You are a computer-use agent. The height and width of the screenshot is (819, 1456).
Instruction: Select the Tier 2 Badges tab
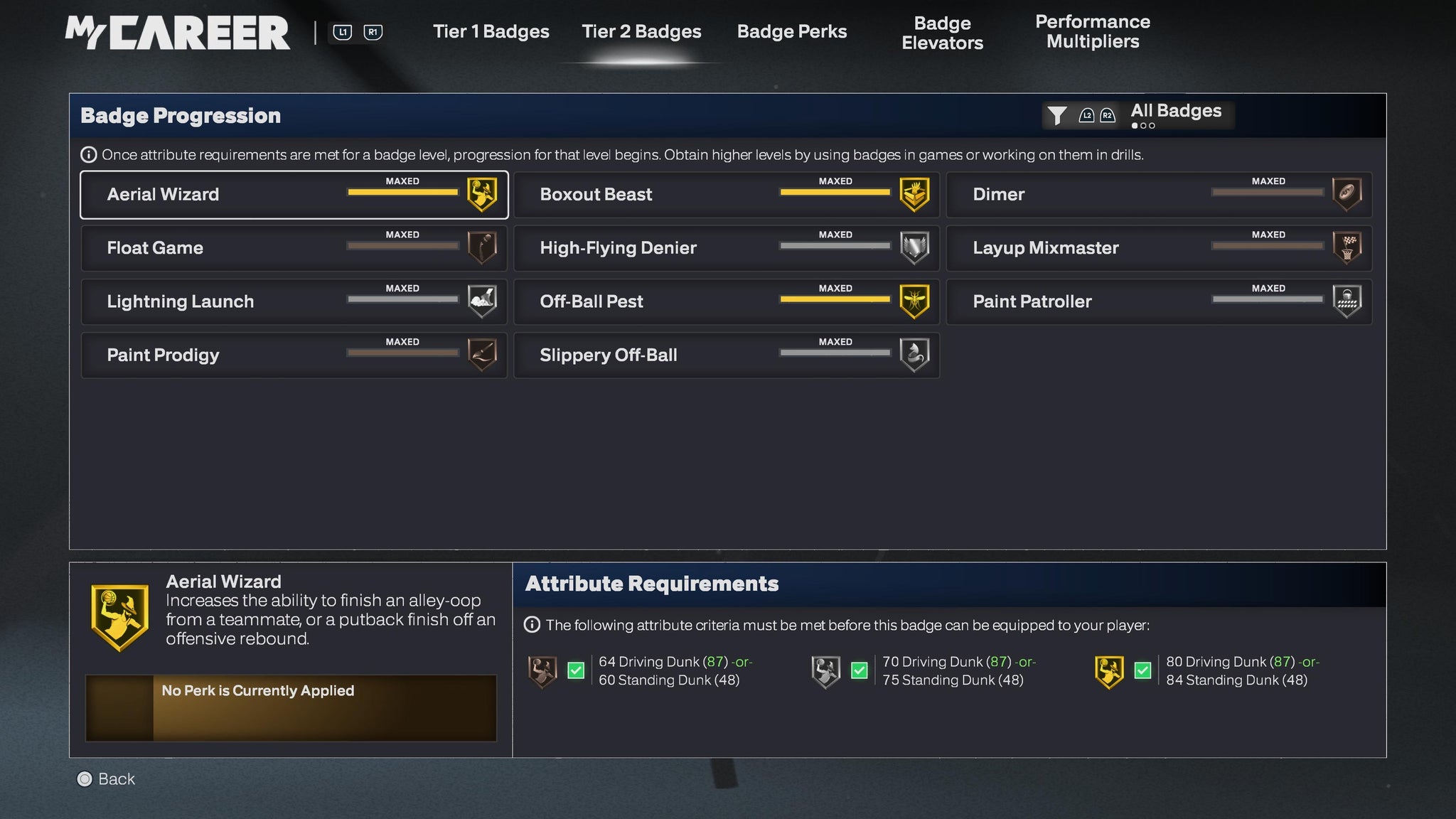click(x=641, y=32)
